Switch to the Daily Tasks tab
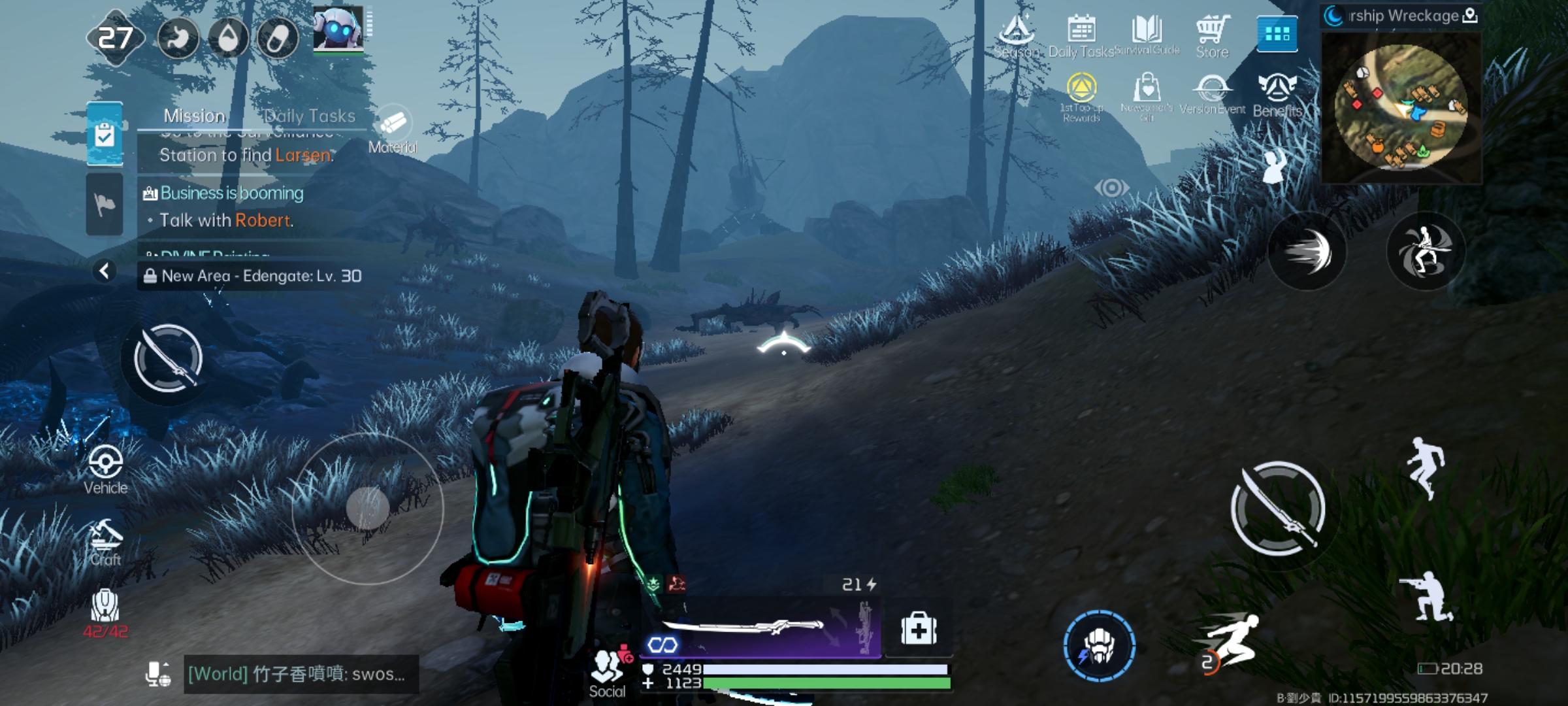1568x706 pixels. tap(310, 116)
